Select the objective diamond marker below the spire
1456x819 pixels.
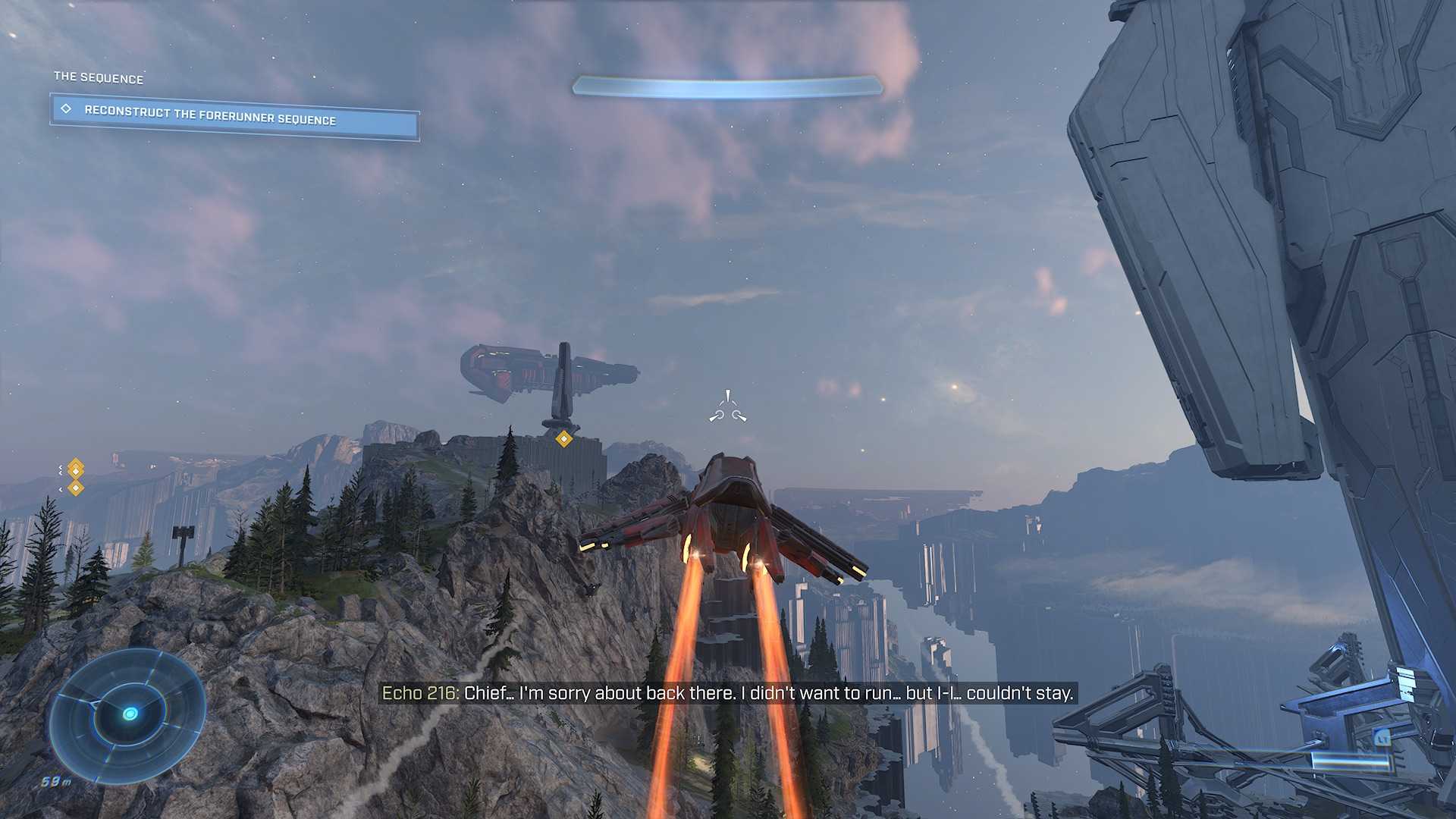point(563,438)
